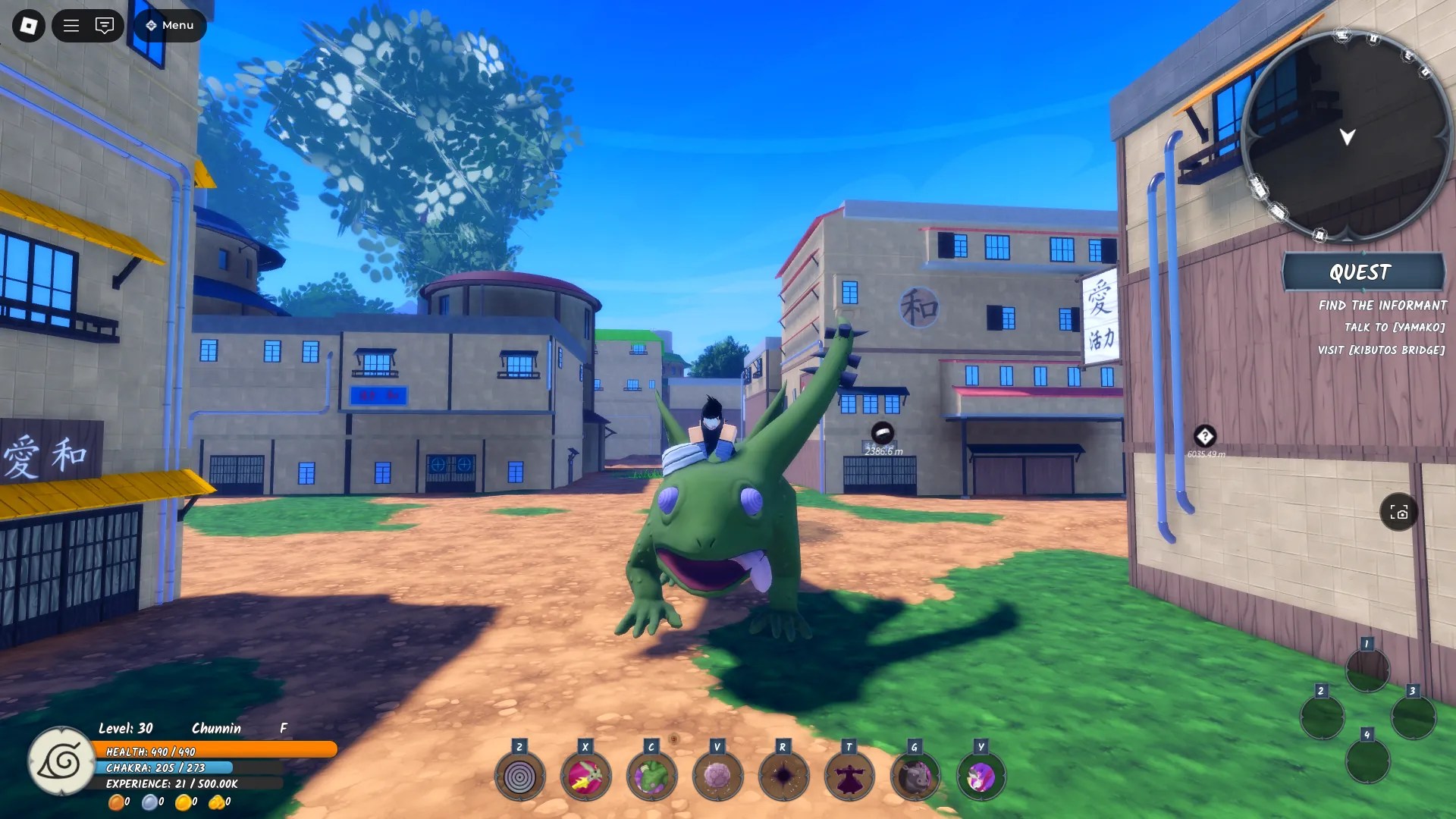Toggle the chat window open

point(105,25)
